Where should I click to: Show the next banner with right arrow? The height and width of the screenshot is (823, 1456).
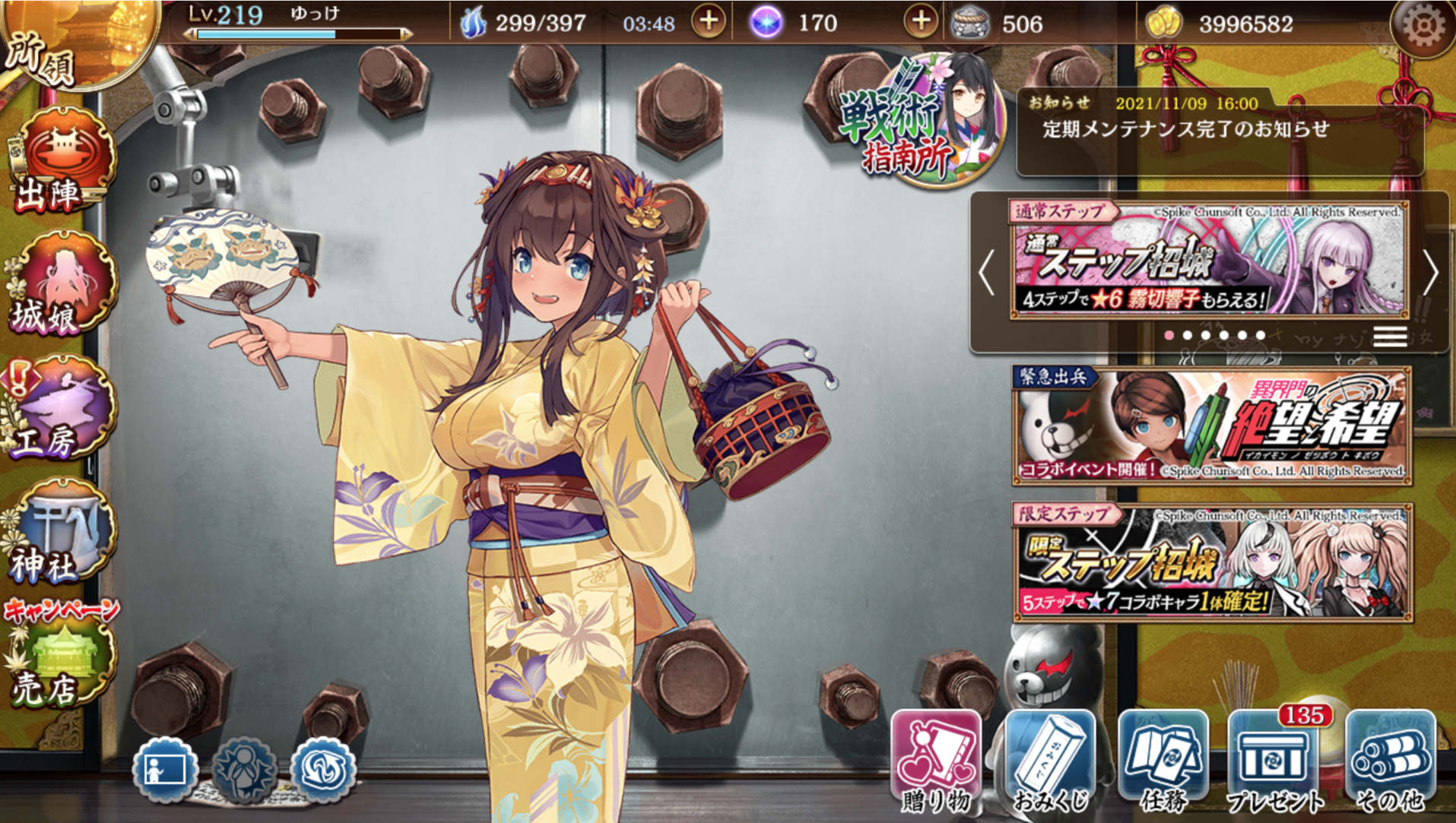pyautogui.click(x=1430, y=272)
